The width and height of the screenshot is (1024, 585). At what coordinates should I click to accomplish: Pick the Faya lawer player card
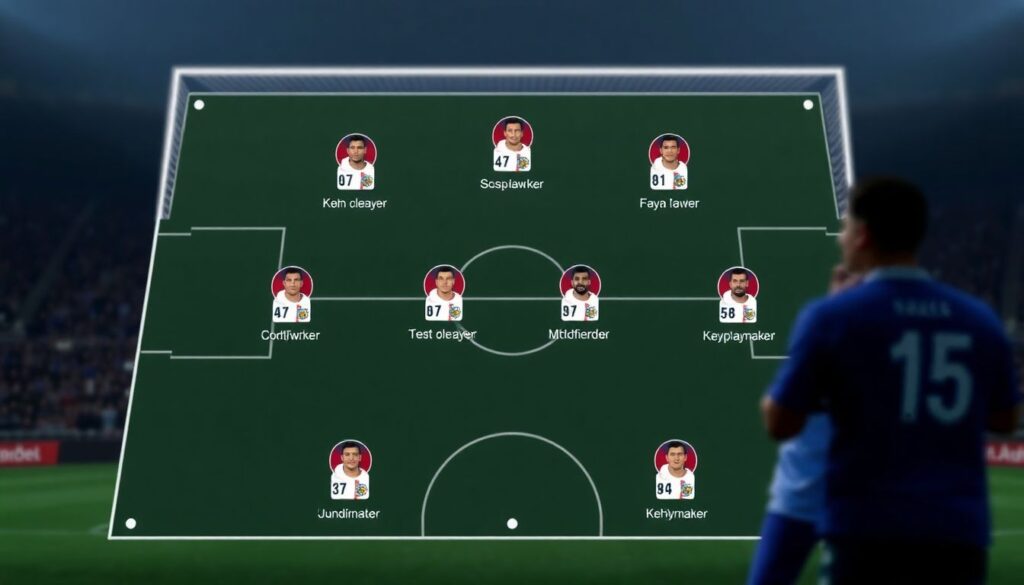(669, 163)
